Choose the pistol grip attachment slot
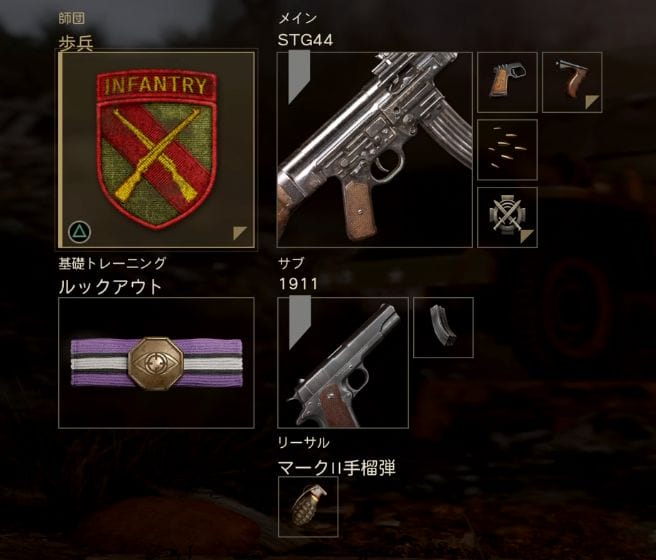 tap(507, 82)
